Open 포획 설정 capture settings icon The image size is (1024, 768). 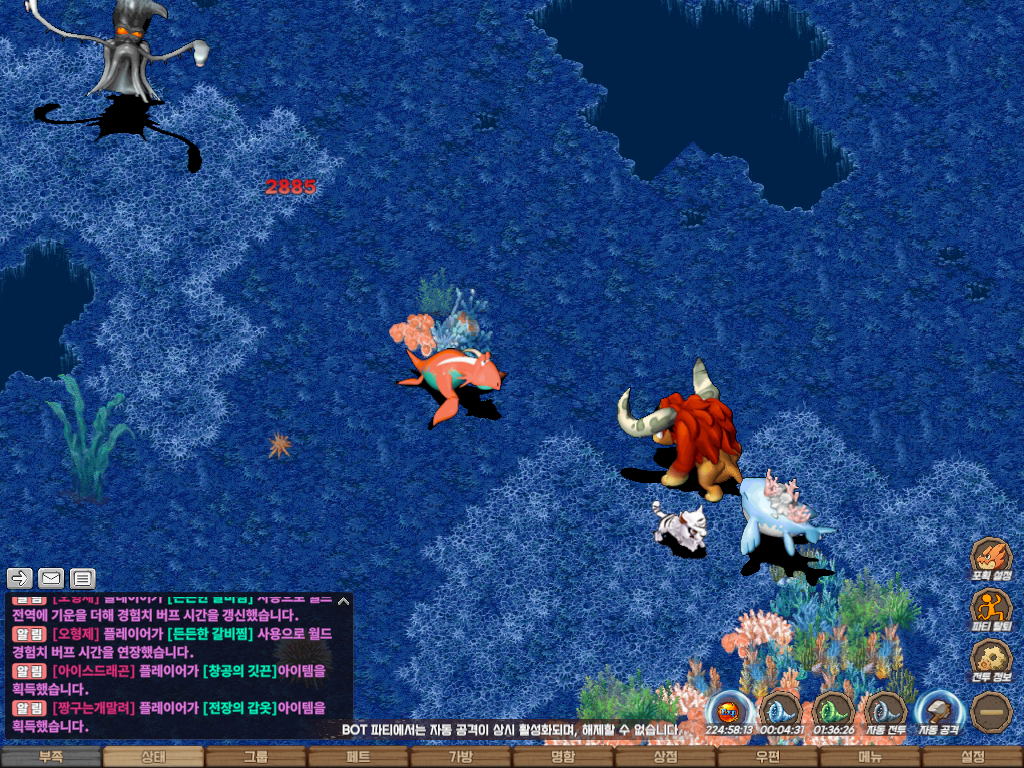pos(991,558)
